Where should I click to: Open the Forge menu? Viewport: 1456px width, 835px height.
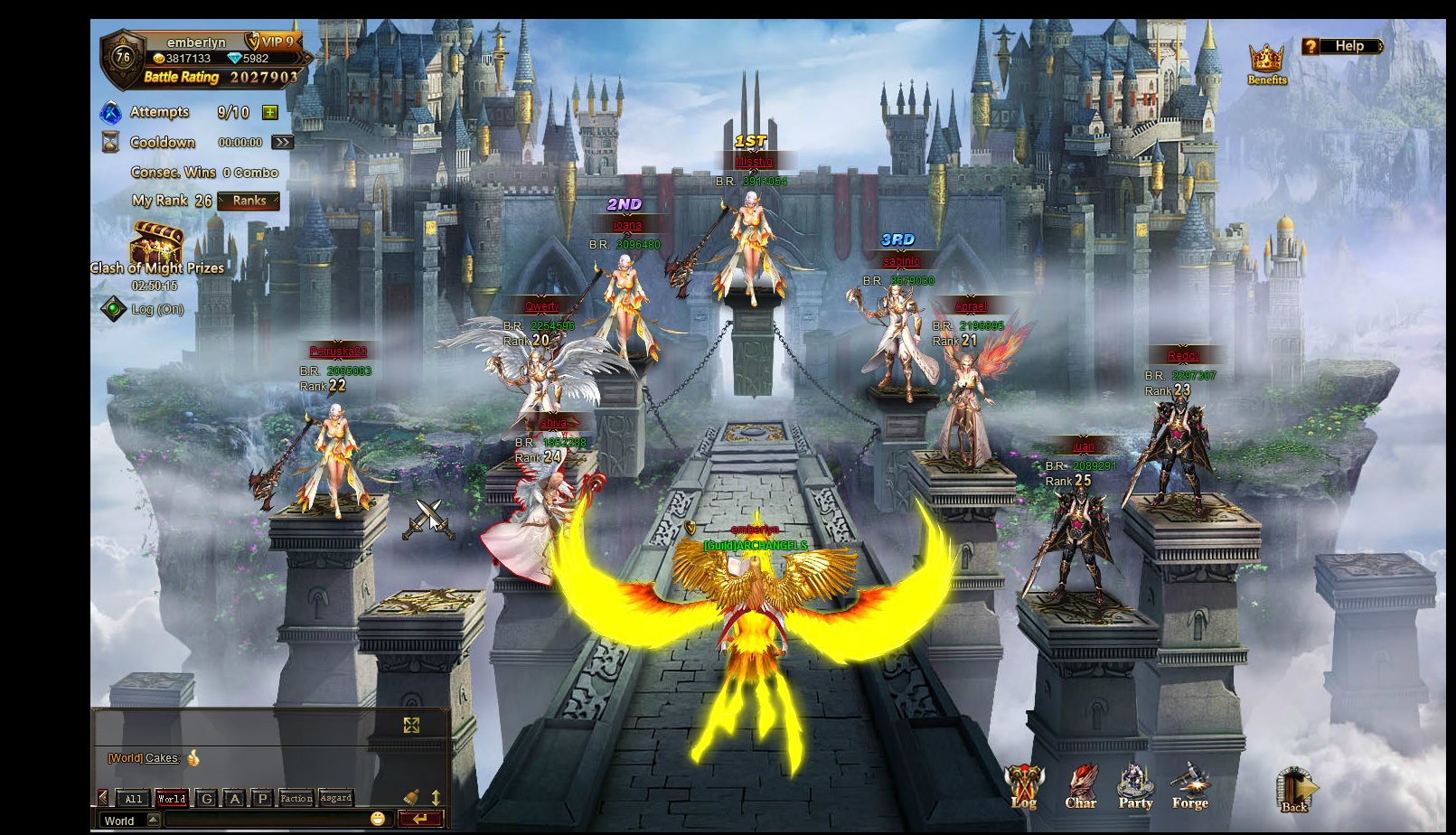(1189, 786)
